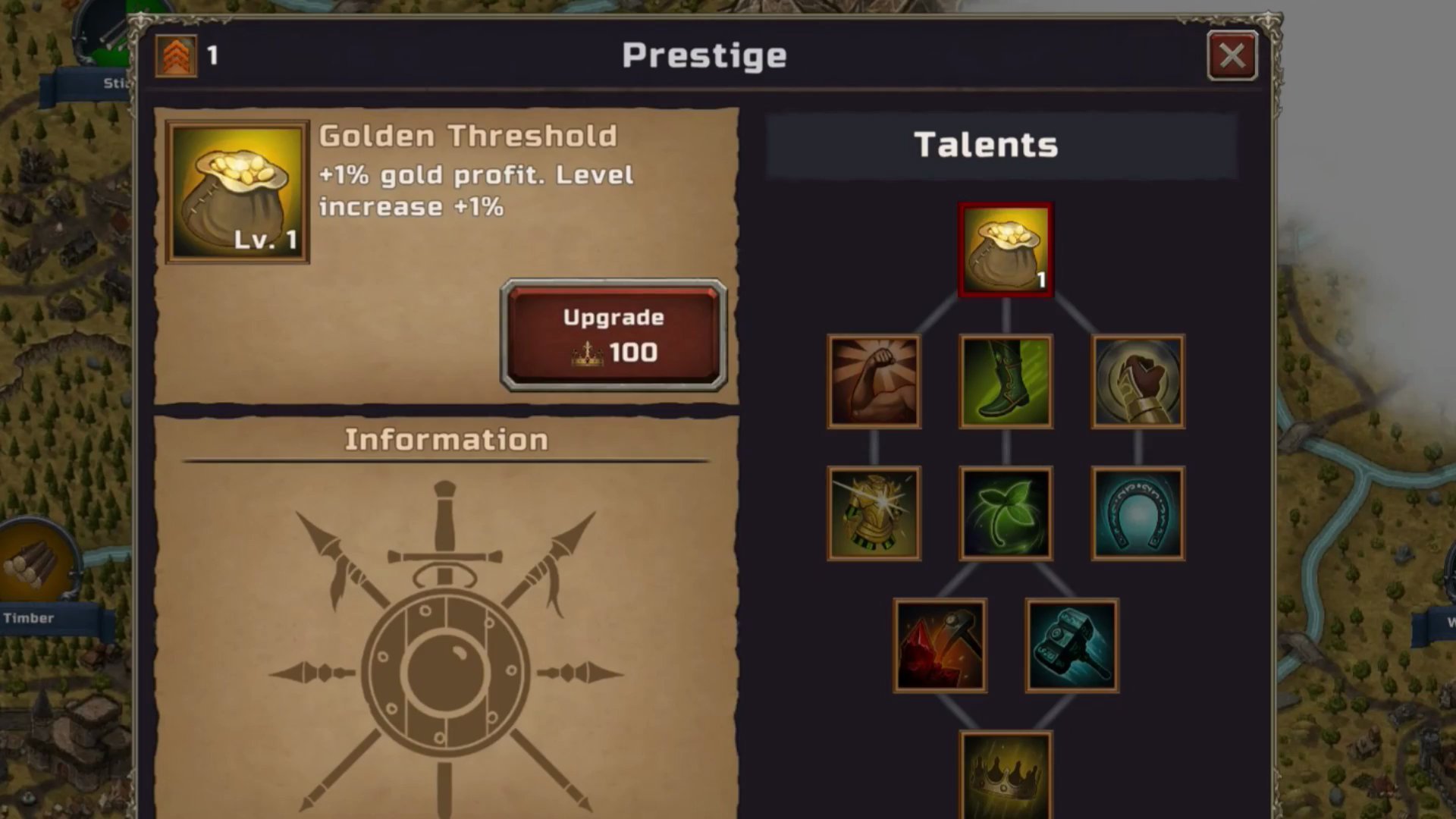The width and height of the screenshot is (1456, 819).
Task: Click the Talents header panel
Action: [986, 144]
